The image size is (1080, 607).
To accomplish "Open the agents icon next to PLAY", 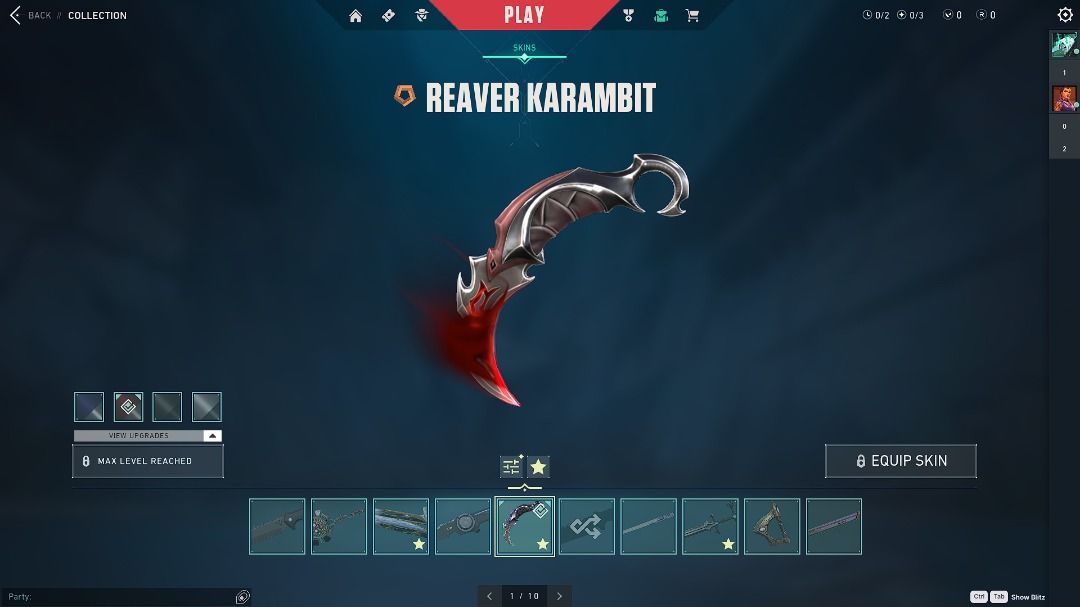I will [x=421, y=16].
